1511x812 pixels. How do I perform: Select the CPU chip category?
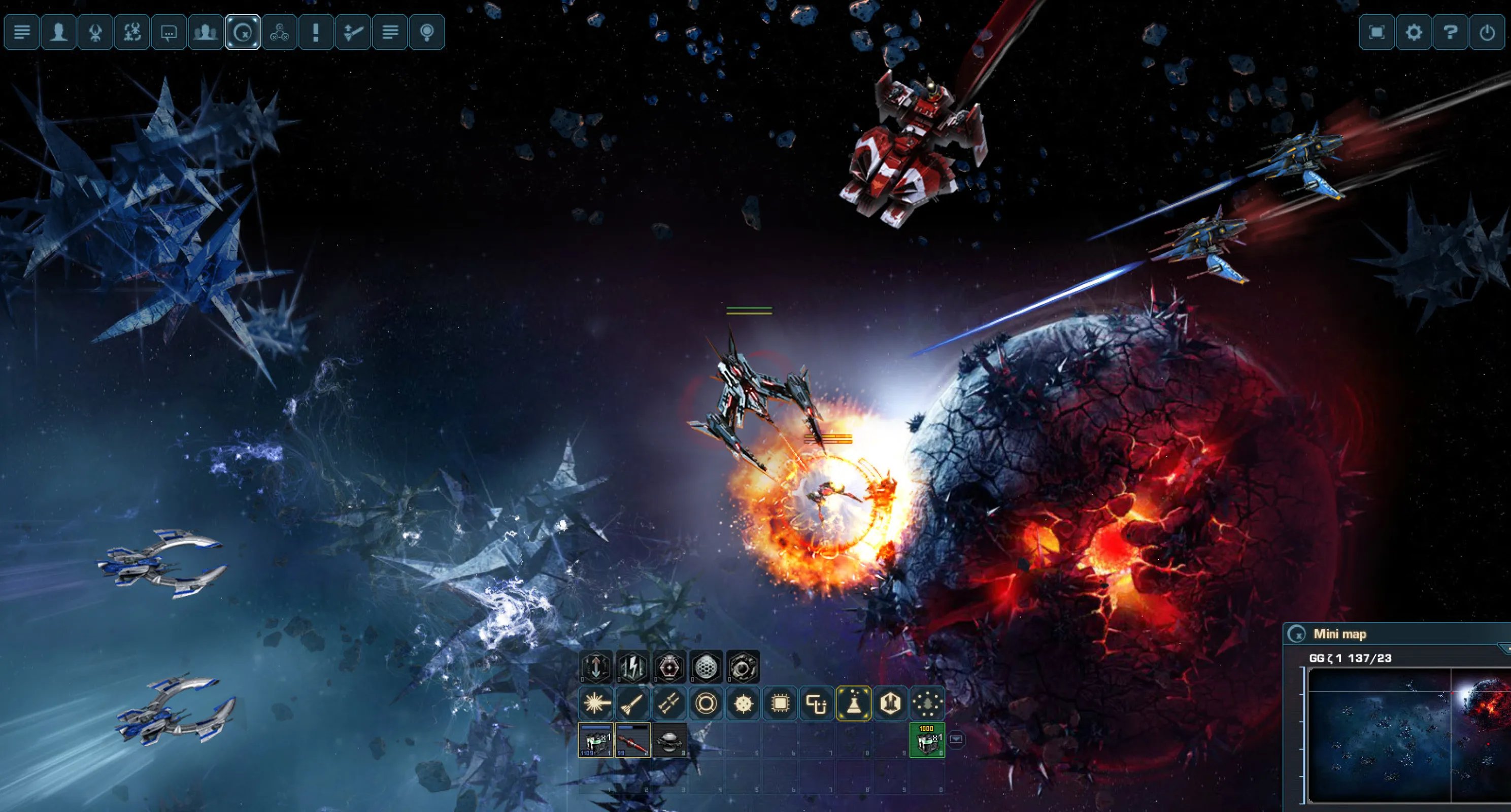click(x=780, y=703)
